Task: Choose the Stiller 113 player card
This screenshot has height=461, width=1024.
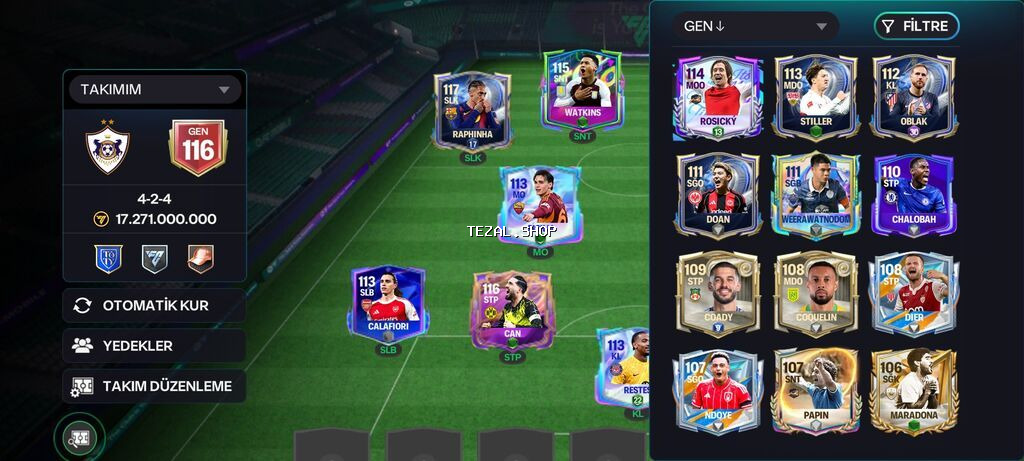Action: (x=815, y=97)
